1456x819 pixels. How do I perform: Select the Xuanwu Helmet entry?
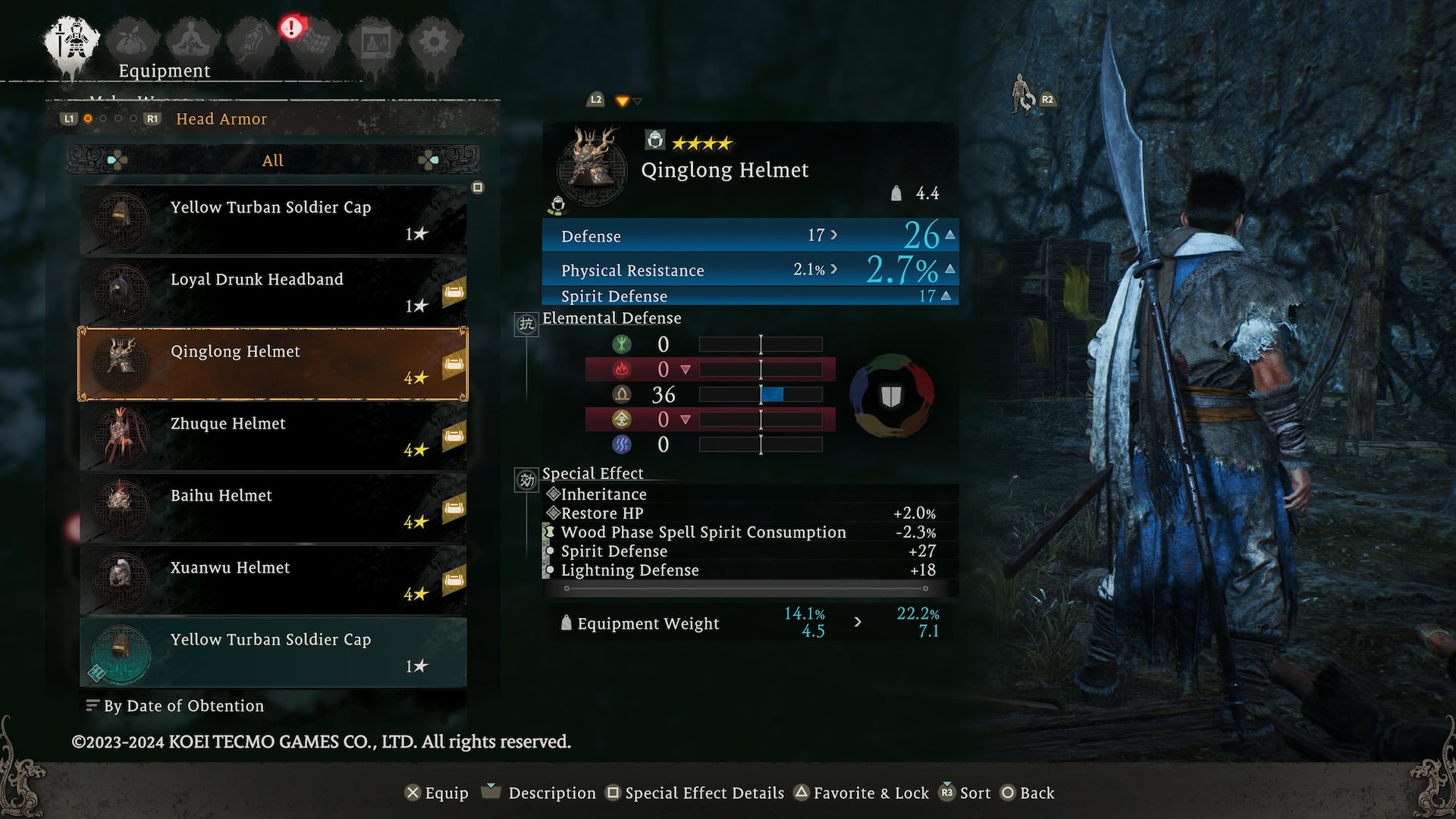(273, 580)
